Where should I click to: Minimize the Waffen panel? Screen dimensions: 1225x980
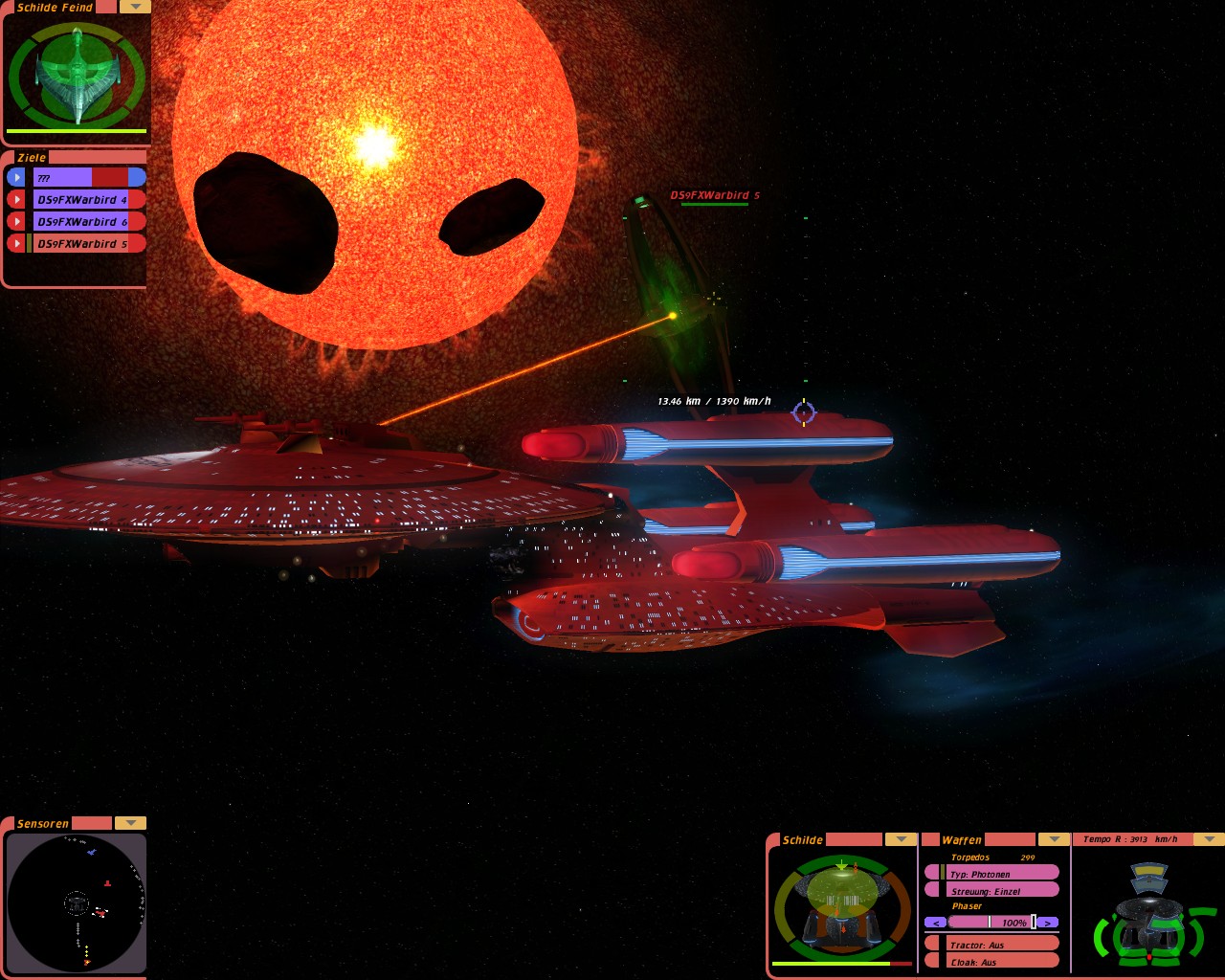[x=1054, y=839]
